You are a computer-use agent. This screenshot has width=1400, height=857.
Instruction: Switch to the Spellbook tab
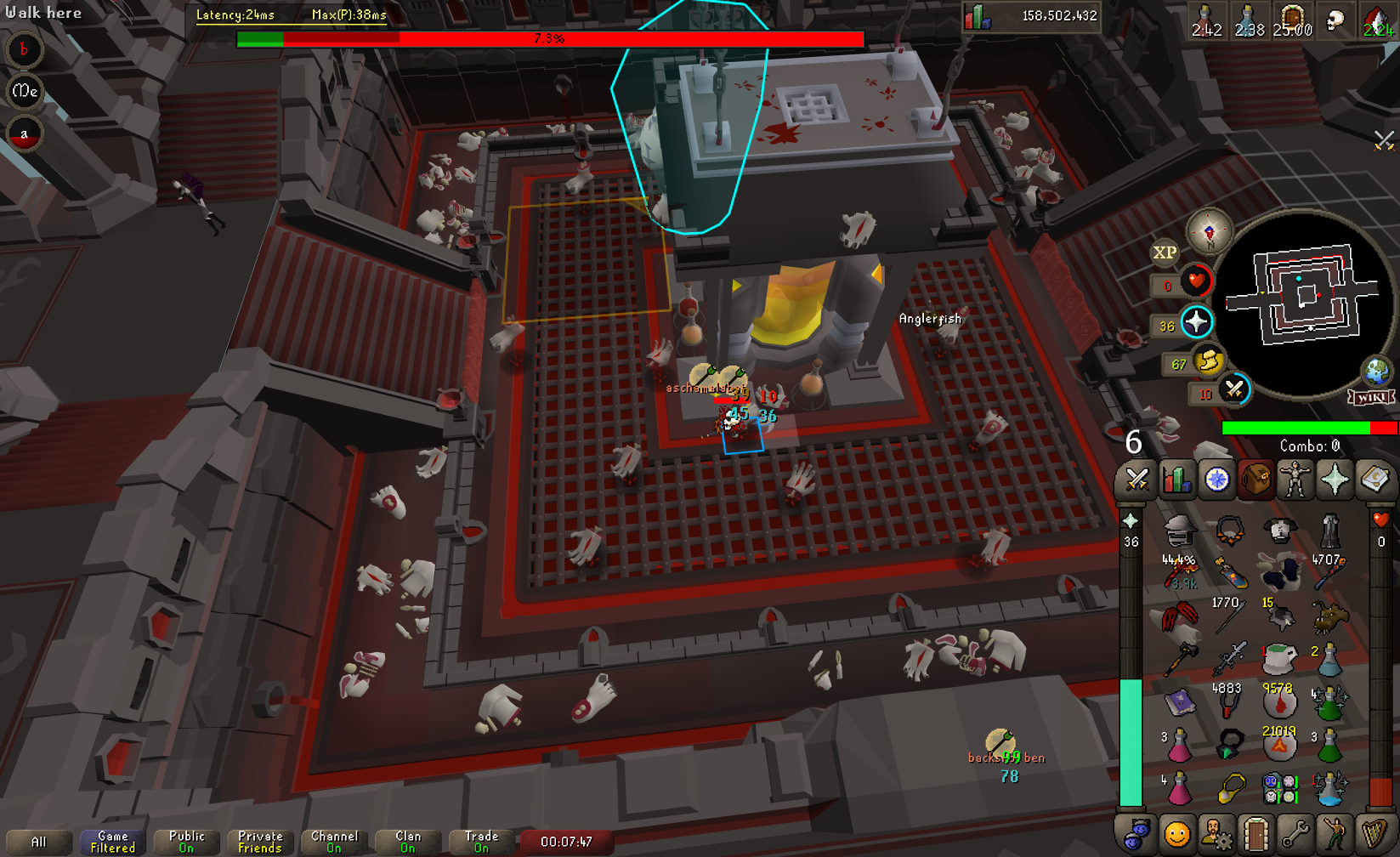(1374, 480)
